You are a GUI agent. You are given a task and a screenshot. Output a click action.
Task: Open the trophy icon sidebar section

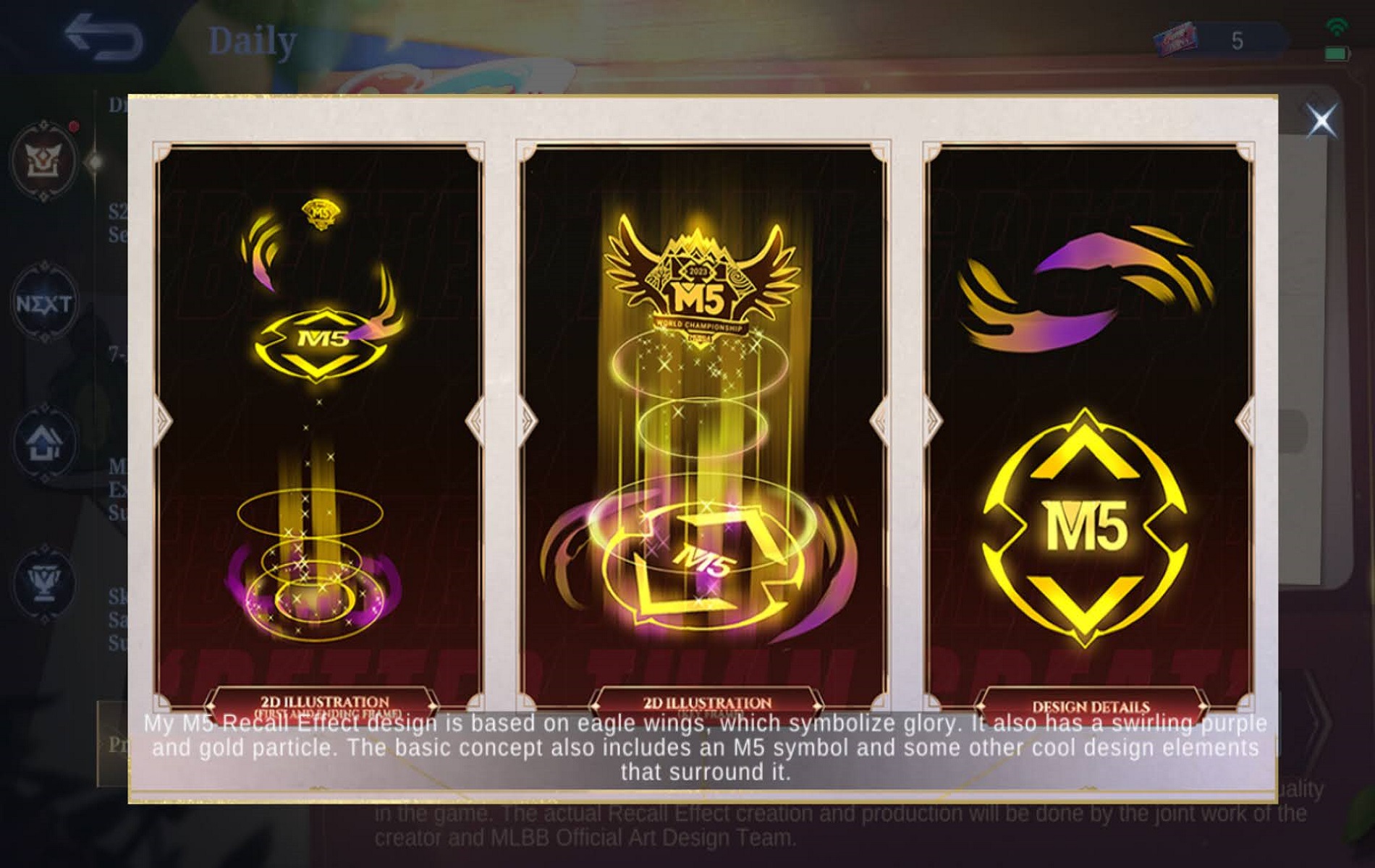coord(44,582)
